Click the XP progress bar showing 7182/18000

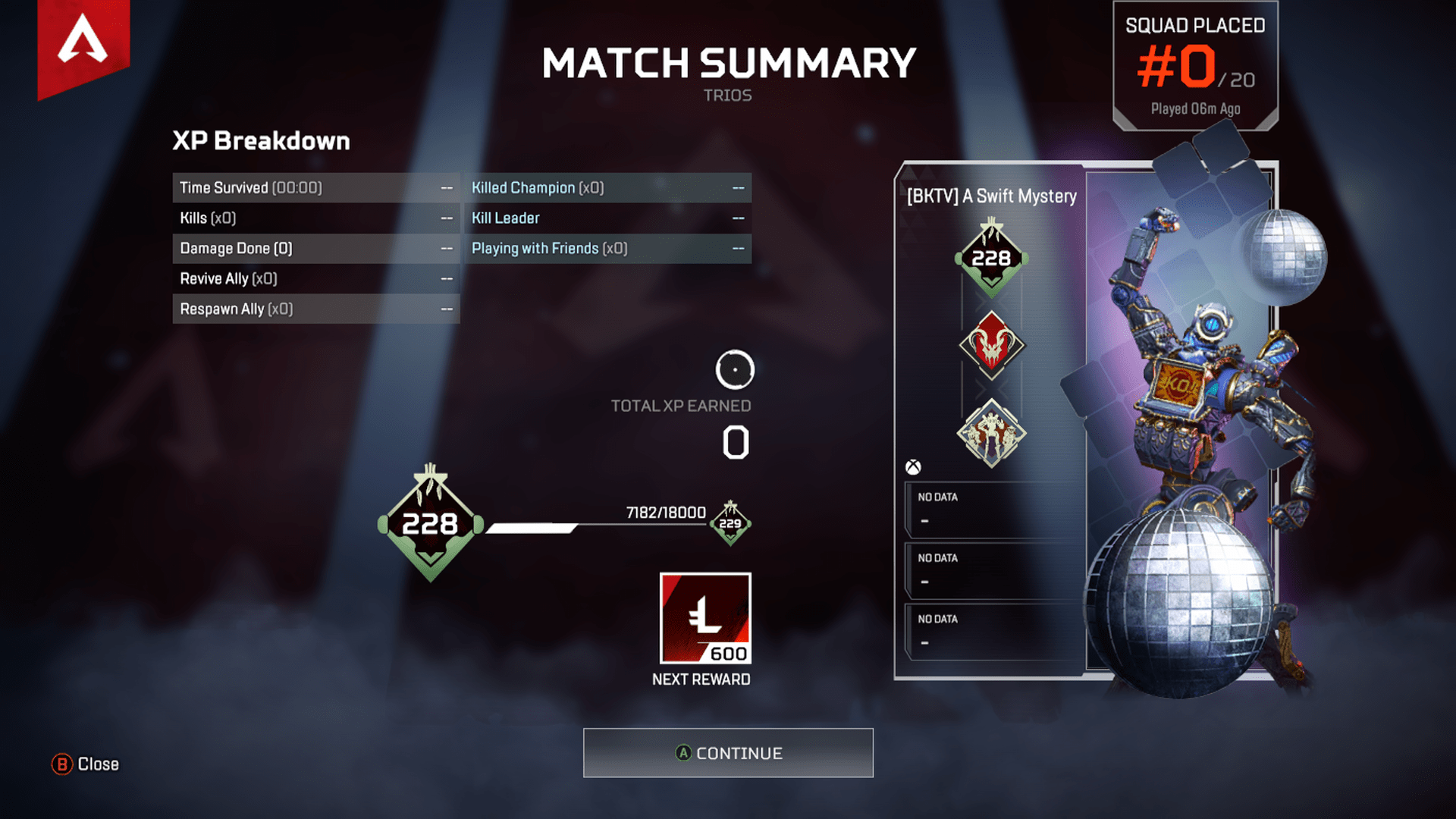599,525
